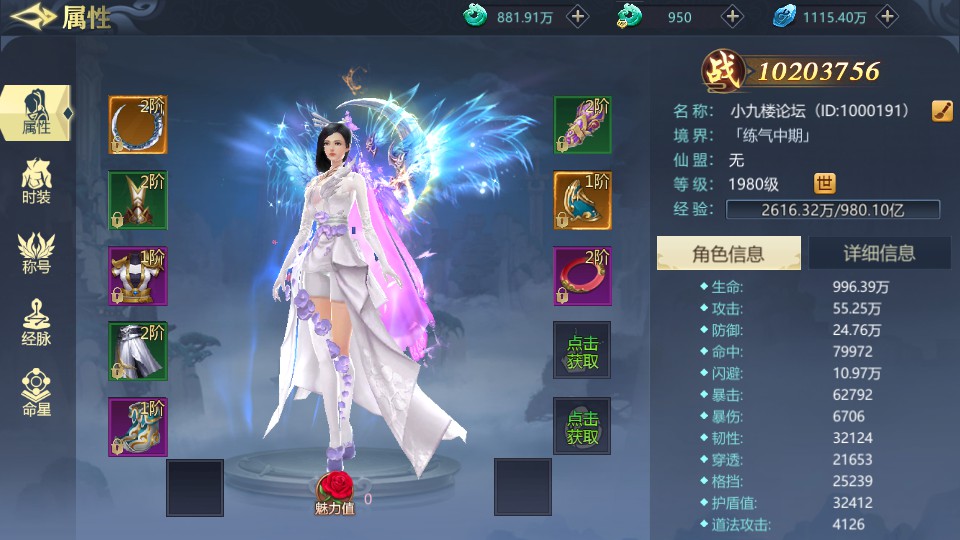Add more of the 950 currency
Screen dimensions: 960x540
[x=733, y=16]
